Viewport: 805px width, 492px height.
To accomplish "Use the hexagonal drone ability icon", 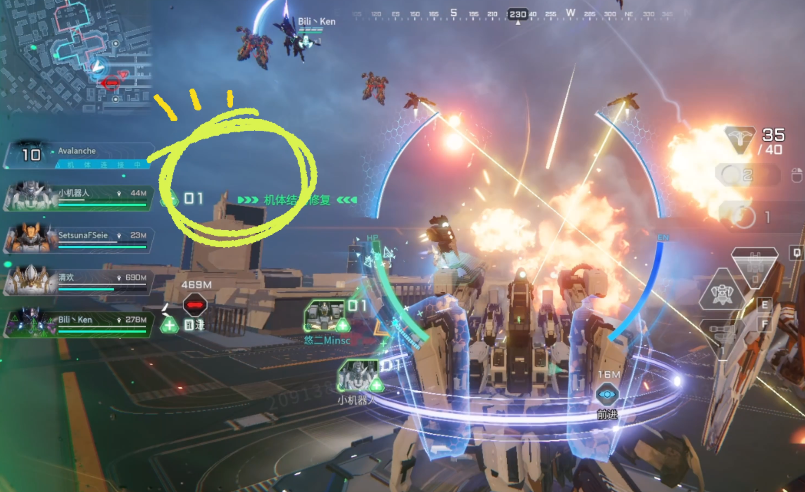I will point(720,294).
